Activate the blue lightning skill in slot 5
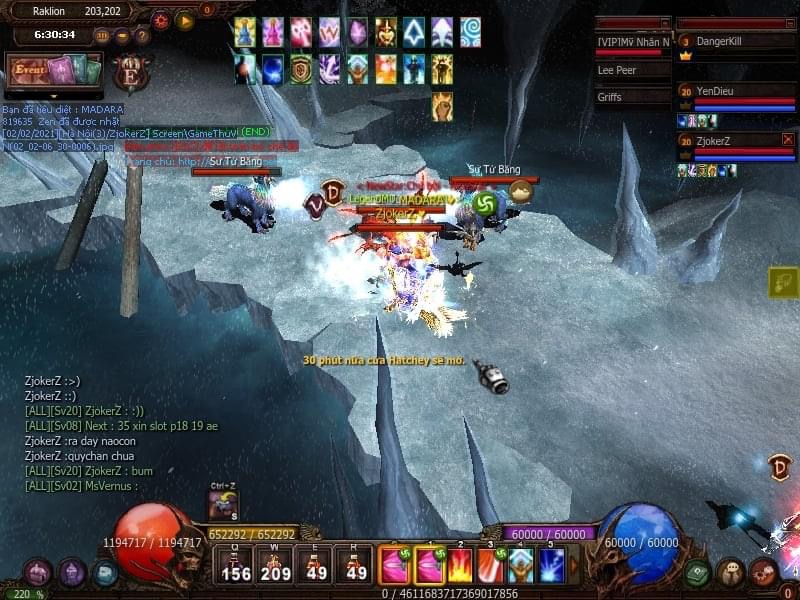800x600 pixels. point(552,566)
